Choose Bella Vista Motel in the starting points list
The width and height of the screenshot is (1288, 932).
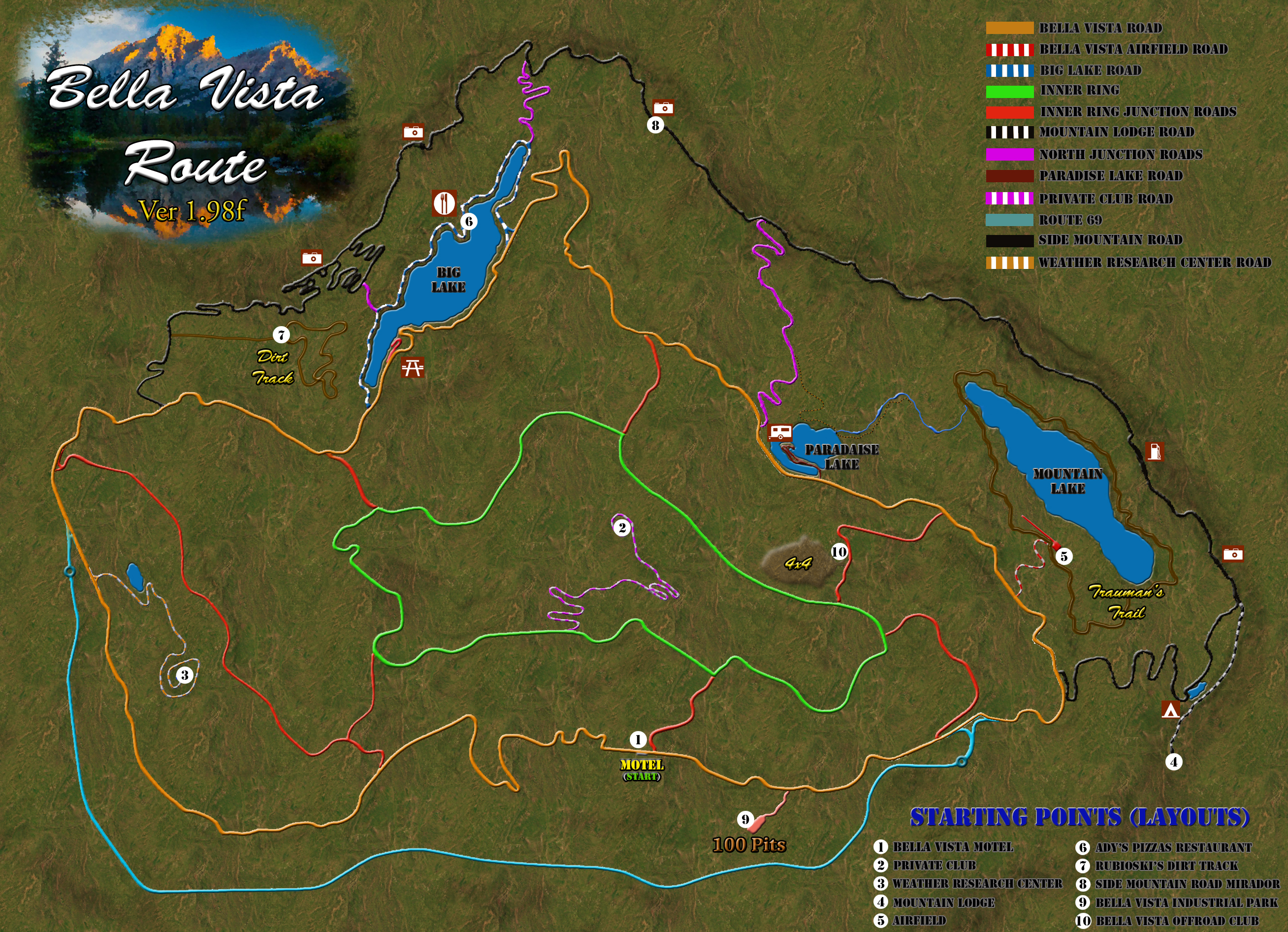pyautogui.click(x=952, y=847)
